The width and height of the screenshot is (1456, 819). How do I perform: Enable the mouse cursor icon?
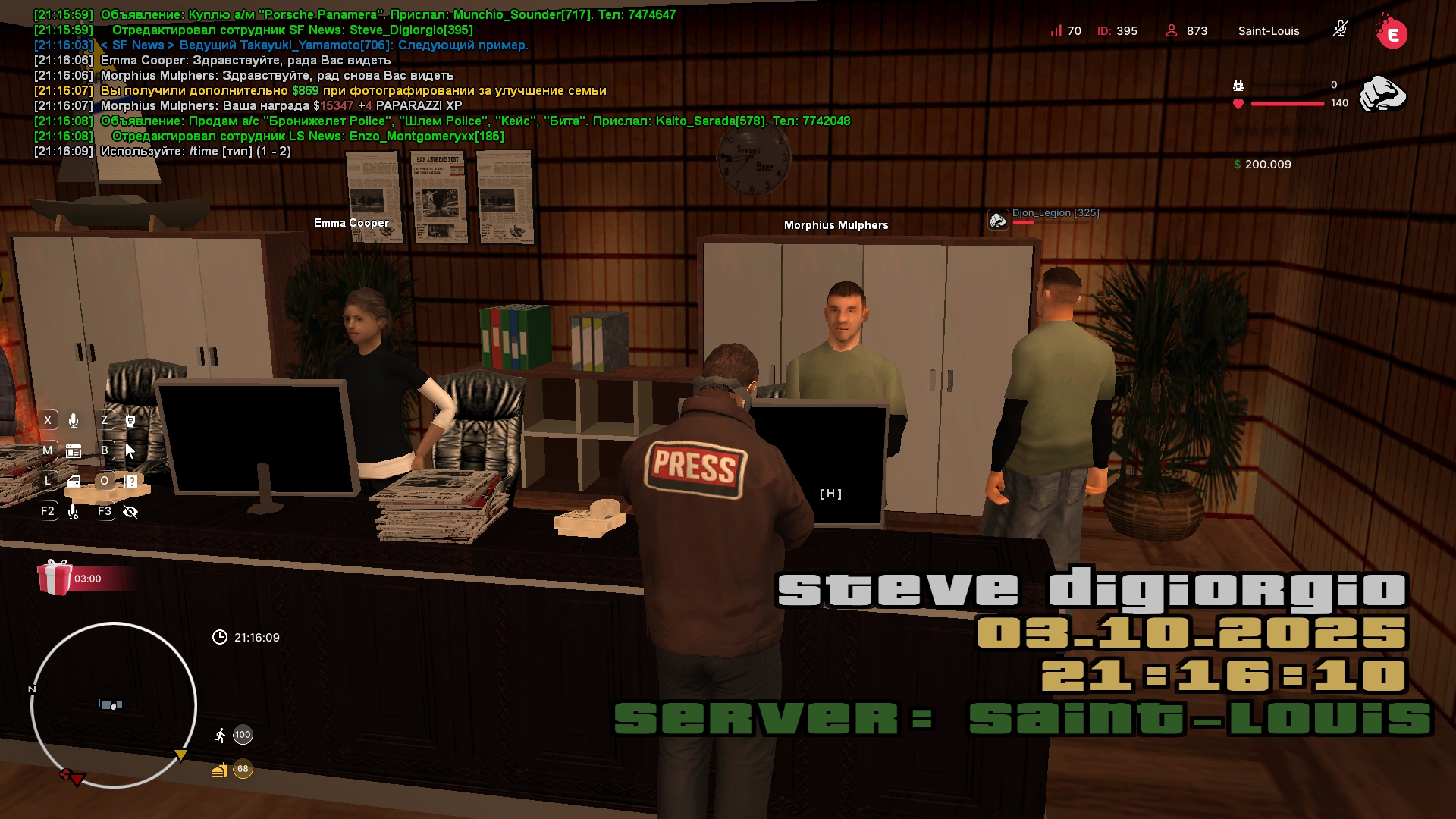(130, 451)
